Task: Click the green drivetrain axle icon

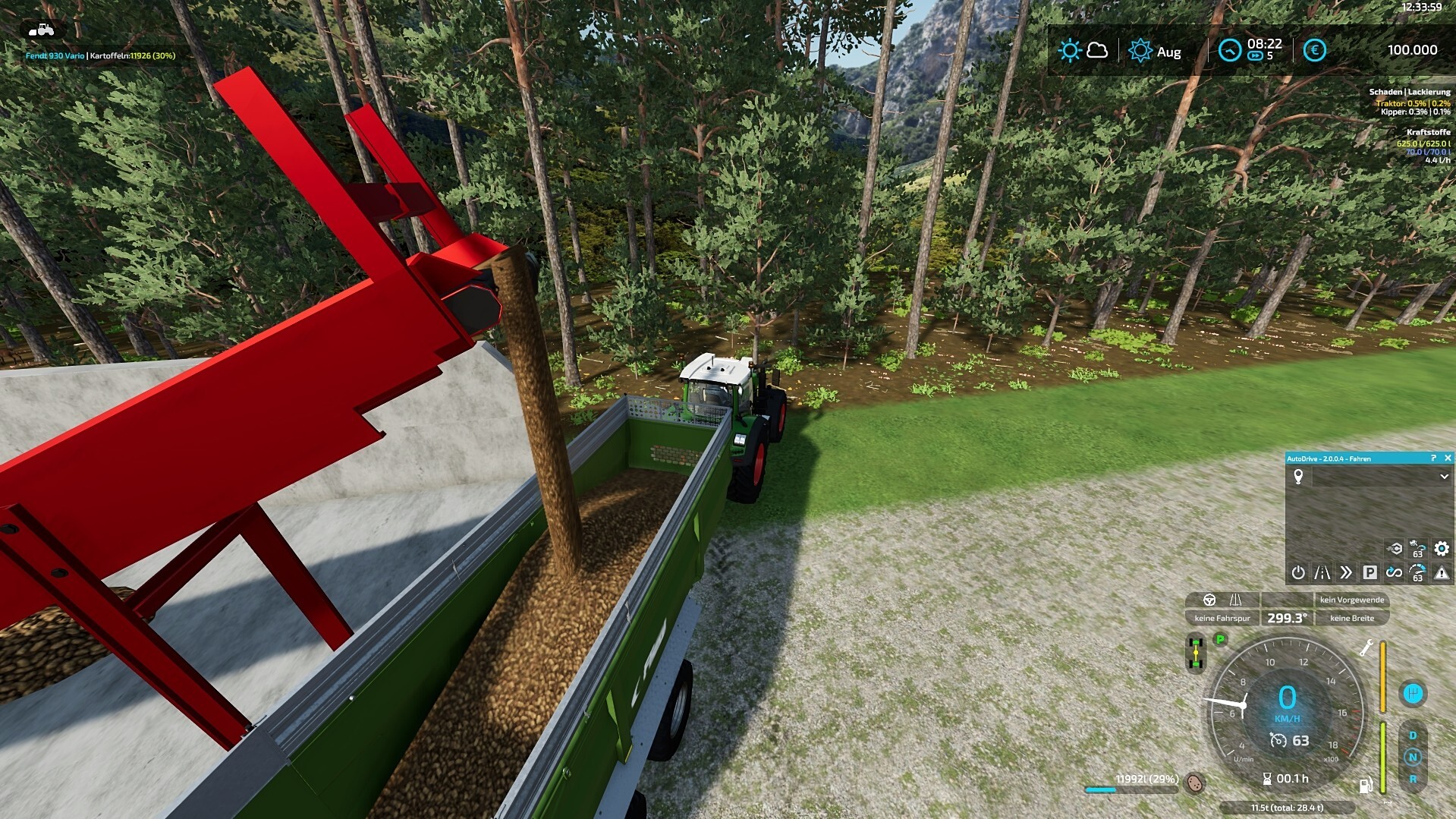Action: [1196, 653]
